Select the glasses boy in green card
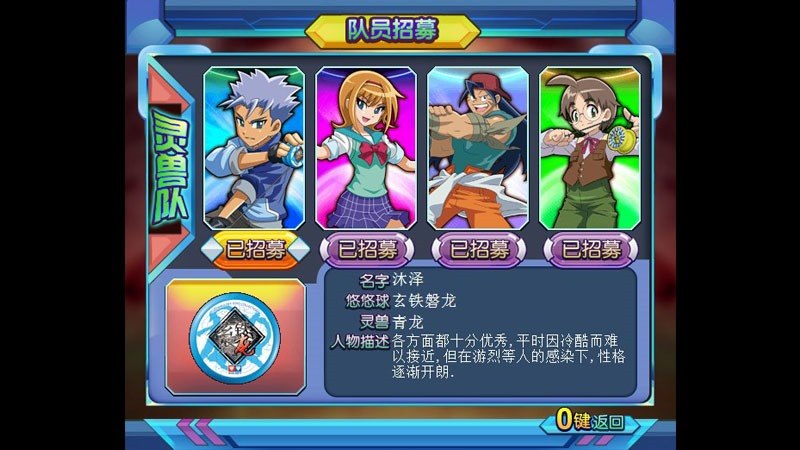Screen dimensions: 800x450 (x=590, y=148)
